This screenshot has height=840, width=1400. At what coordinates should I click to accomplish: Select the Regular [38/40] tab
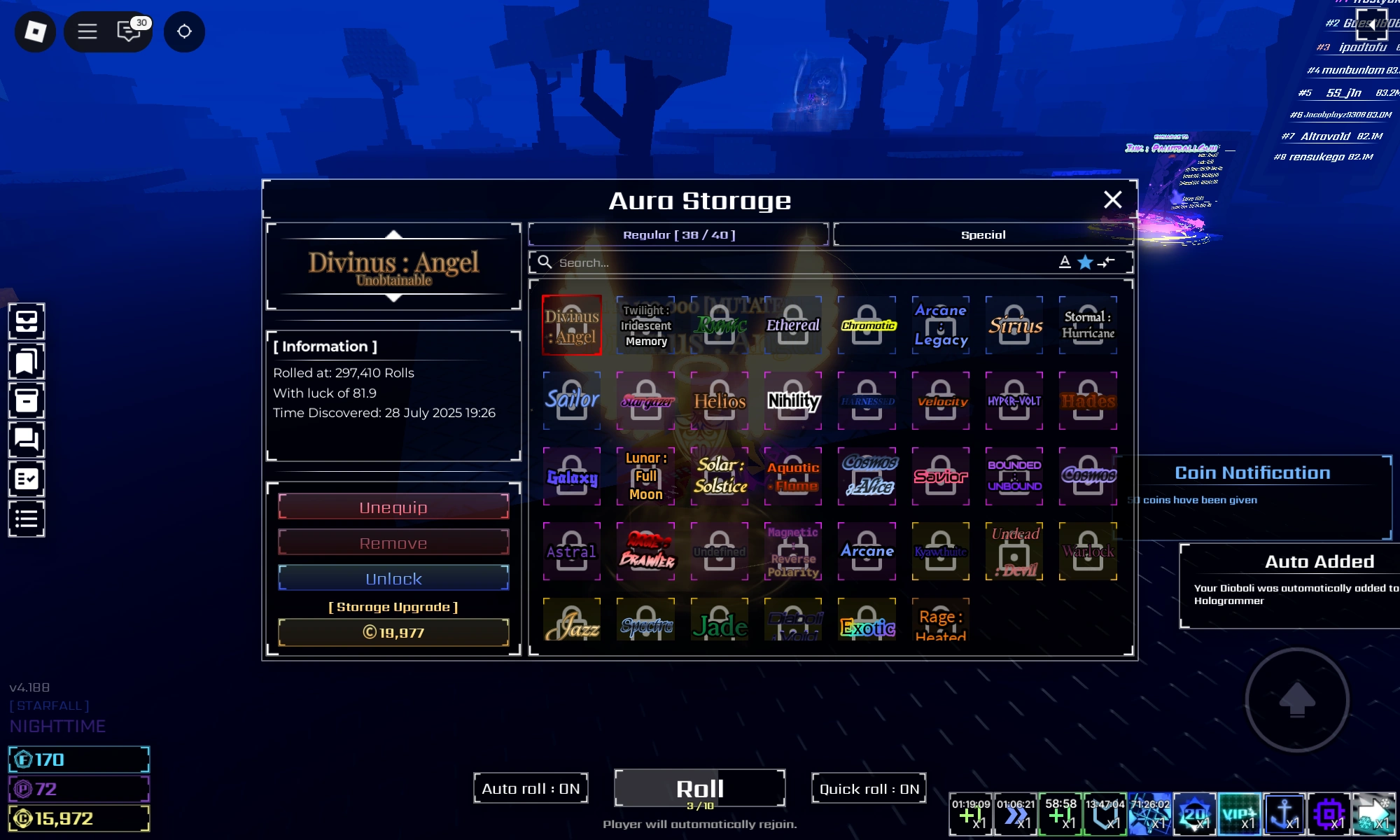[x=679, y=234]
